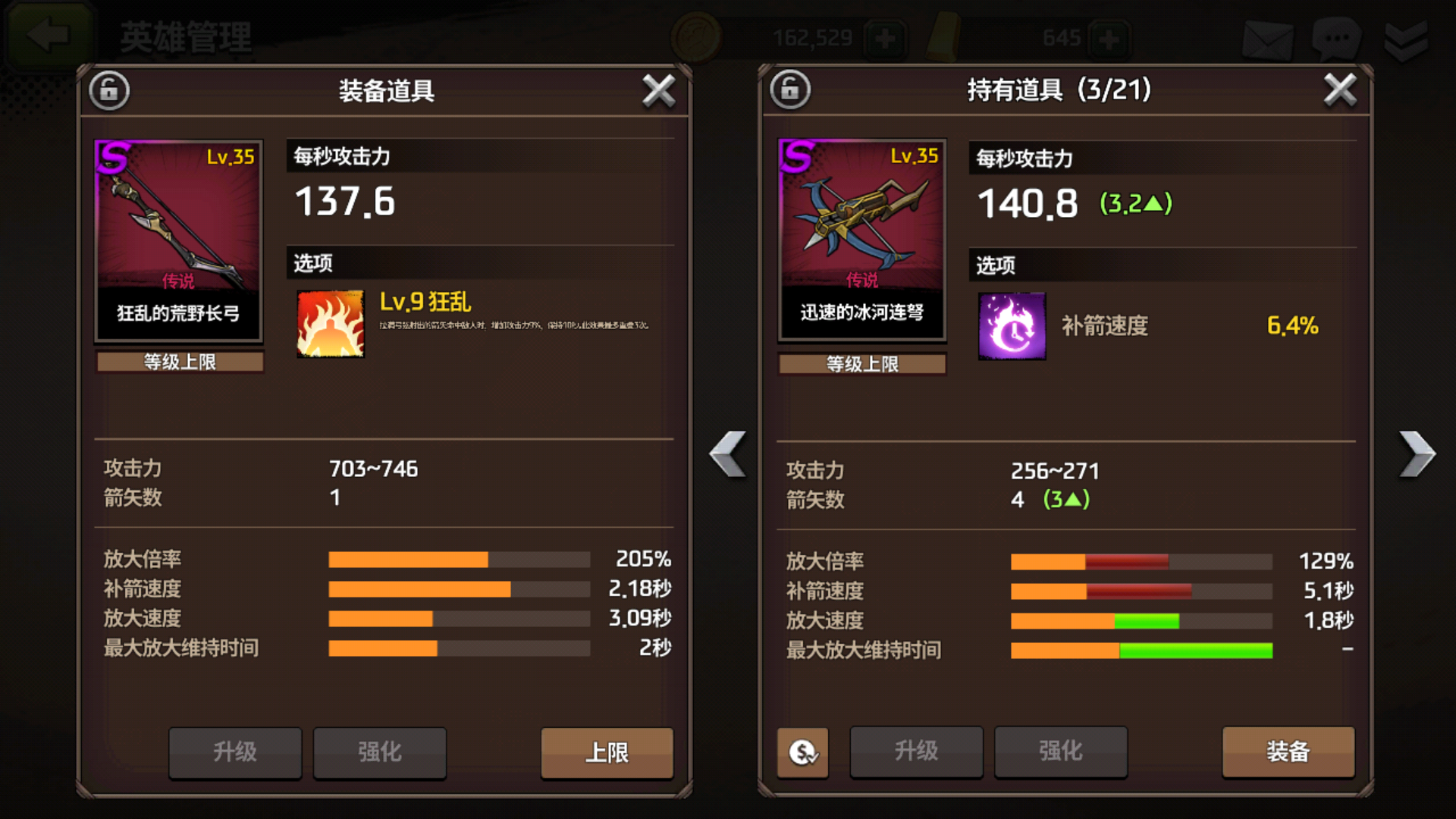Open the 补箭速度 purple option icon
Viewport: 1456px width, 819px height.
pos(1012,326)
